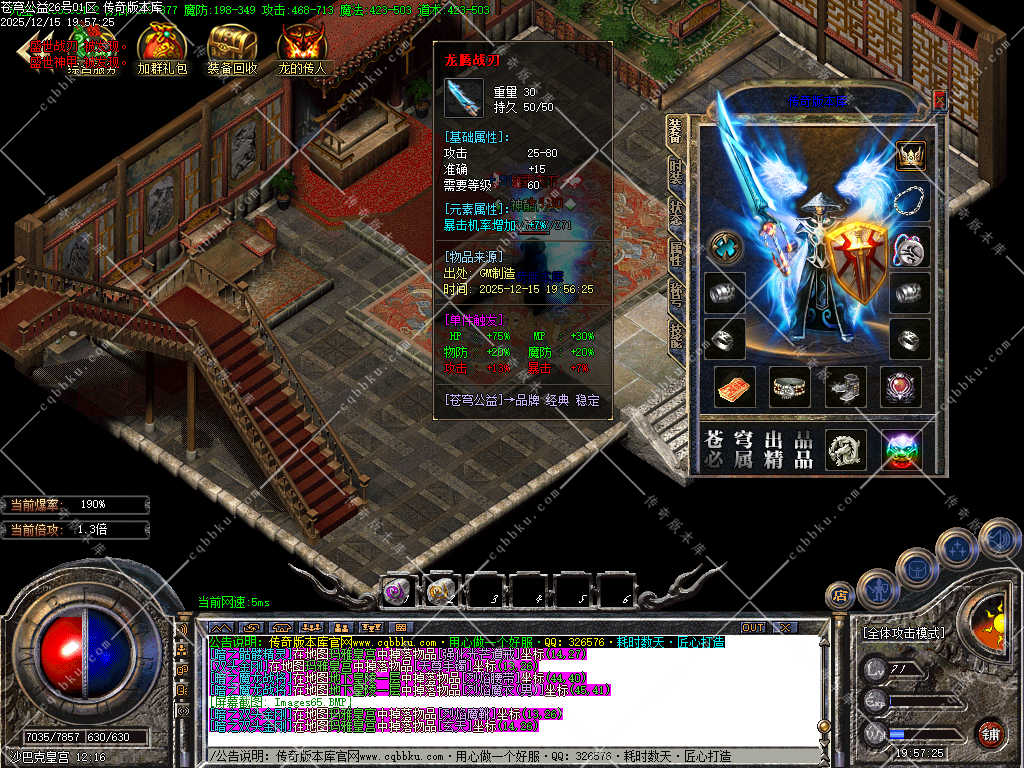1024x768 pixels.
Task: Open the 店 shop button
Action: pyautogui.click(x=841, y=597)
